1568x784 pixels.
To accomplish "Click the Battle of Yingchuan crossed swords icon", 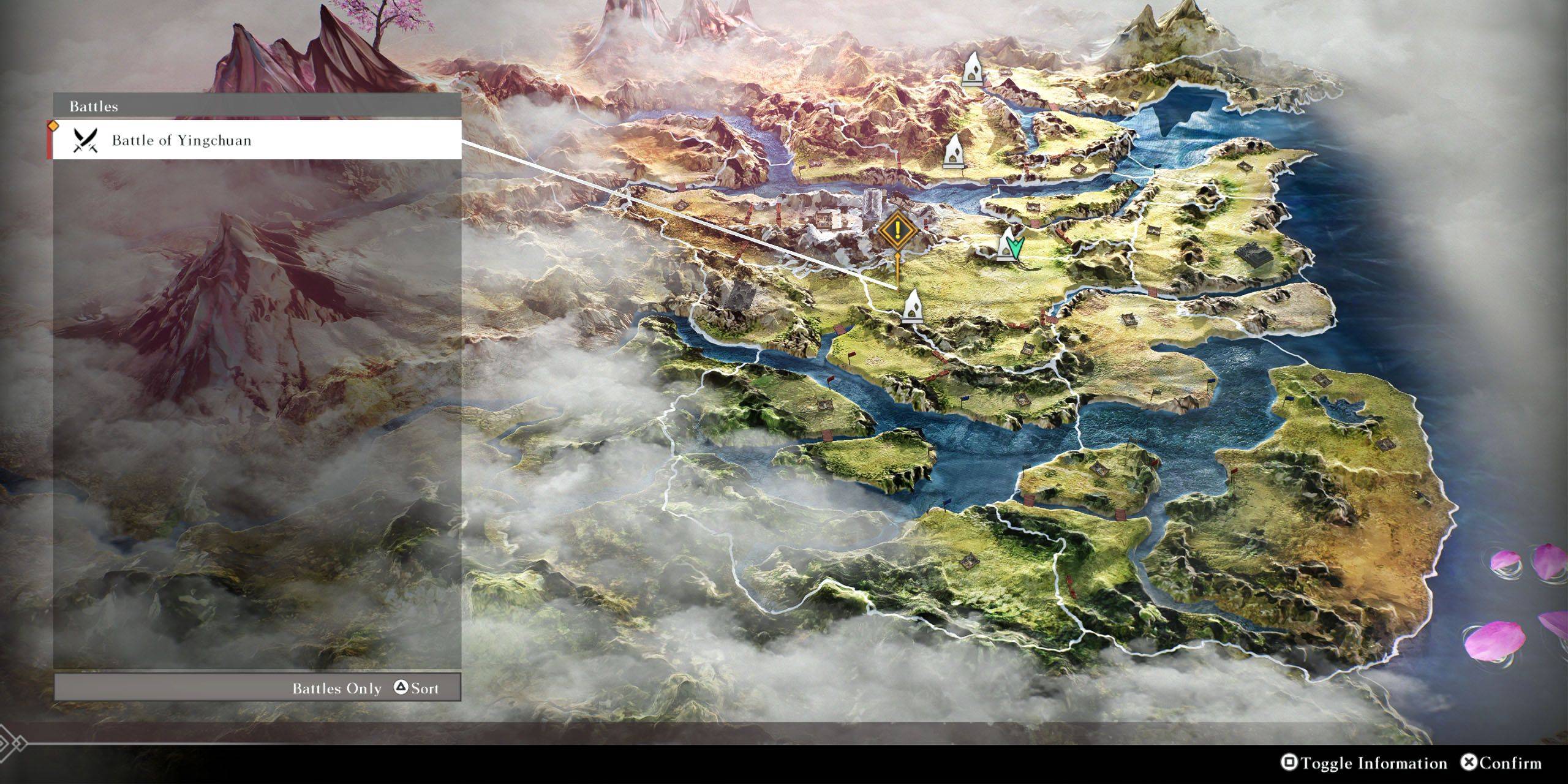I will point(86,142).
